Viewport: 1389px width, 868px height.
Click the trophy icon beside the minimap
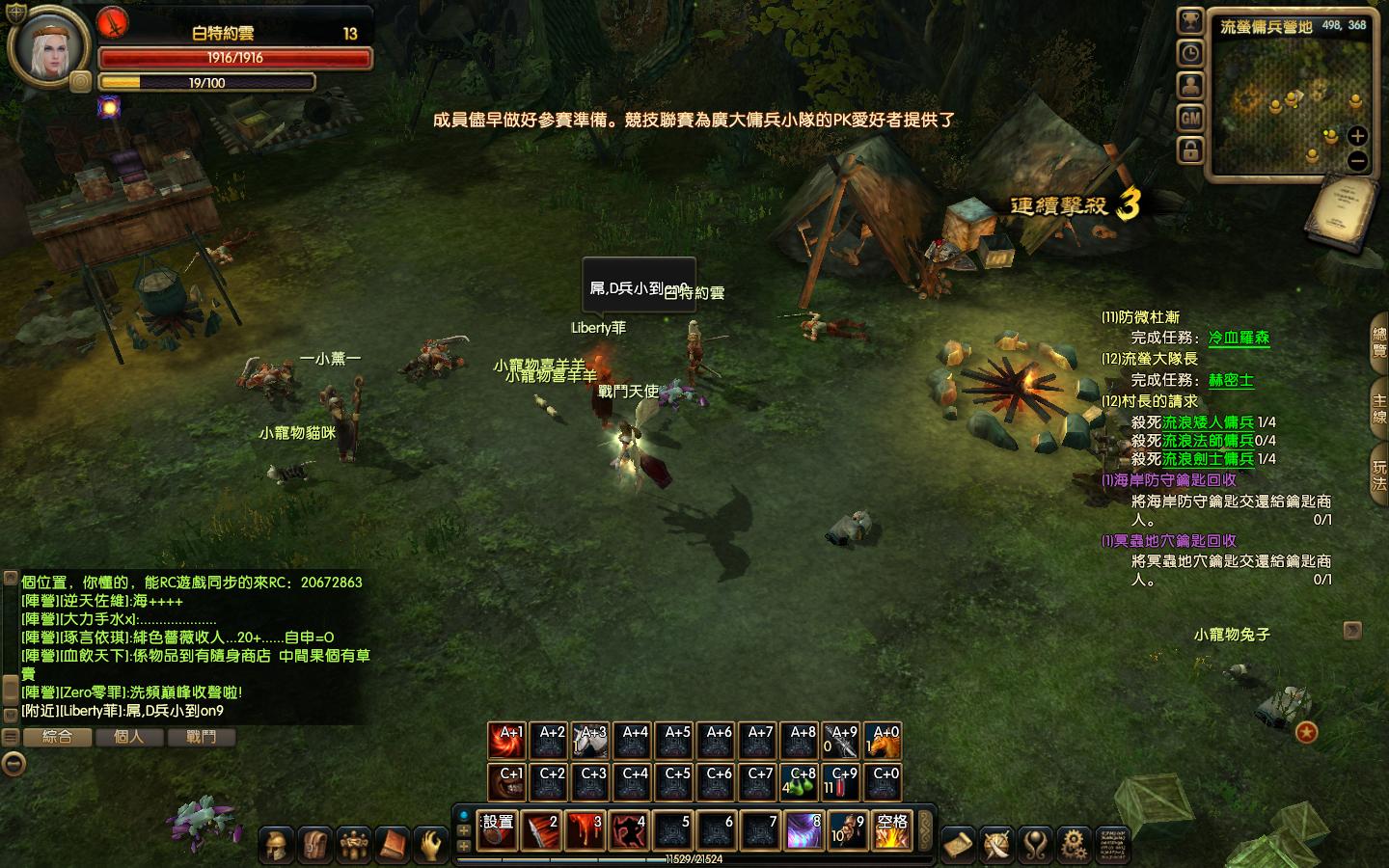(x=1190, y=21)
